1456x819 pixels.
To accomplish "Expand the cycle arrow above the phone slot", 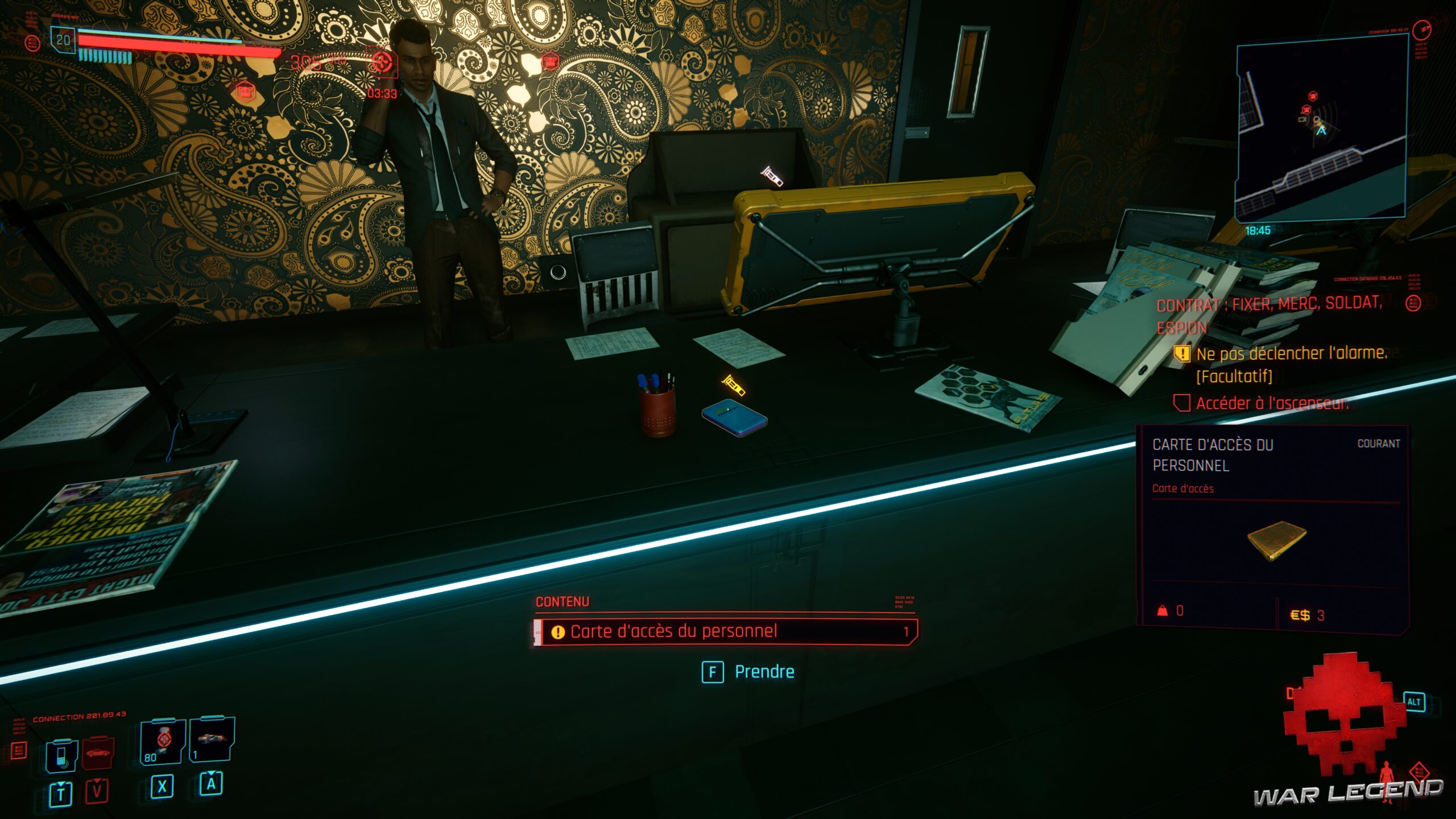I will coord(61,785).
